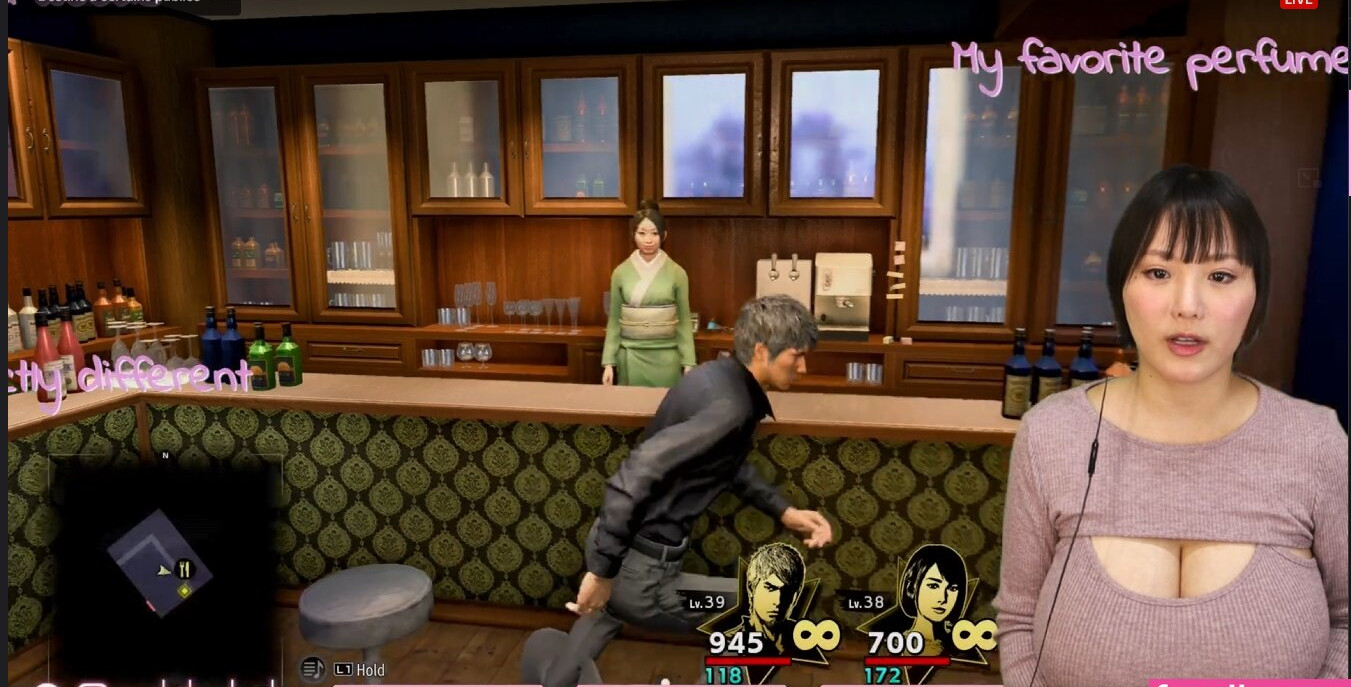Image resolution: width=1351 pixels, height=687 pixels.
Task: Select the fork-and-knife restaurant marker on minimap
Action: pyautogui.click(x=184, y=570)
